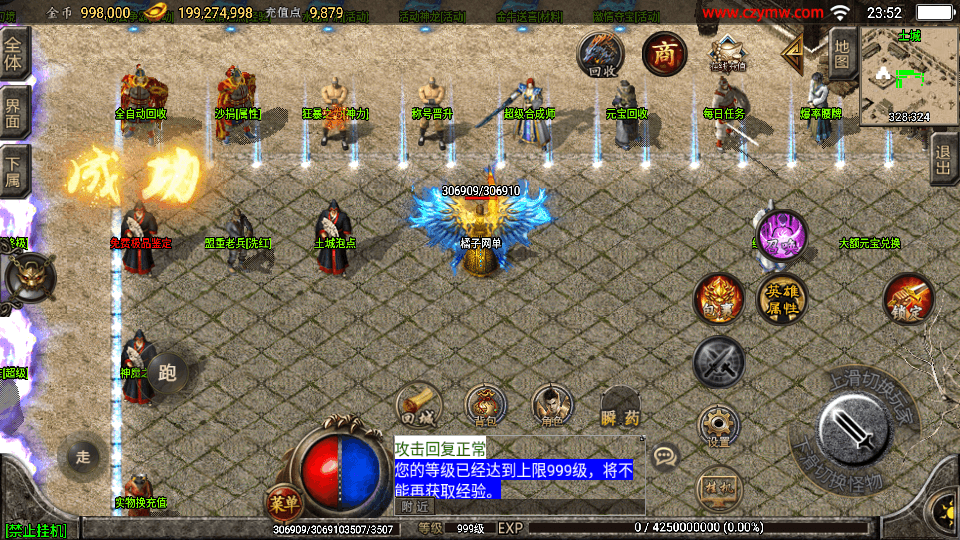Use the 回城 return scroll
Viewport: 960px width, 540px height.
tap(419, 403)
